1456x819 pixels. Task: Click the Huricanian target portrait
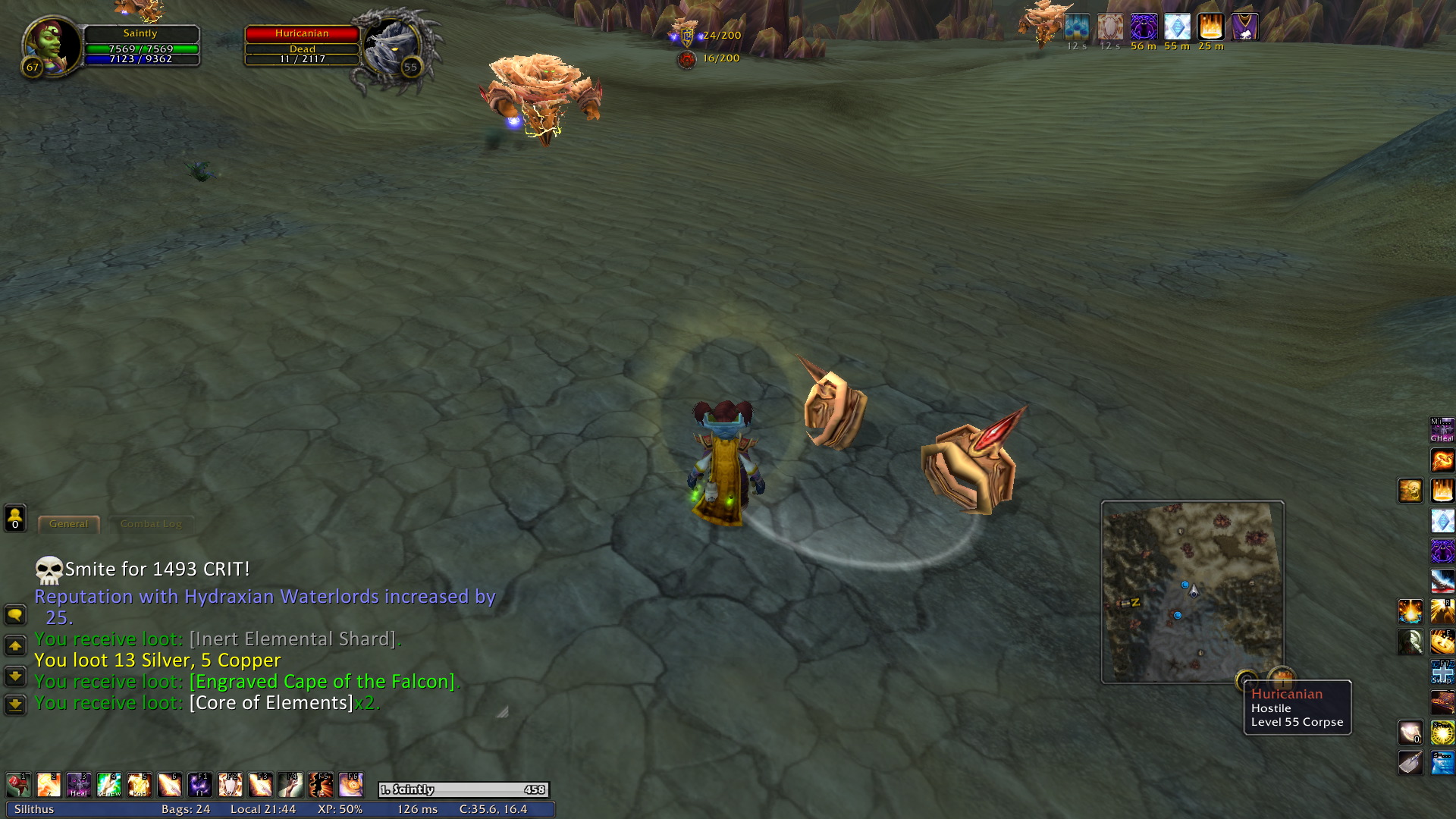[391, 45]
